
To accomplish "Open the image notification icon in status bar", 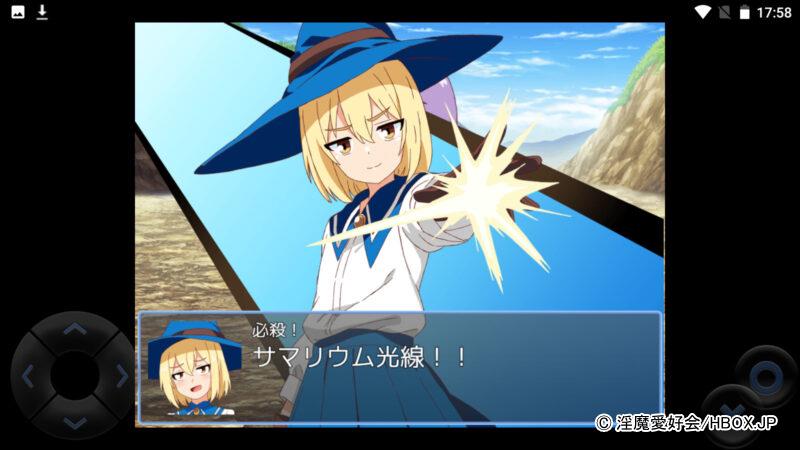I will point(18,12).
